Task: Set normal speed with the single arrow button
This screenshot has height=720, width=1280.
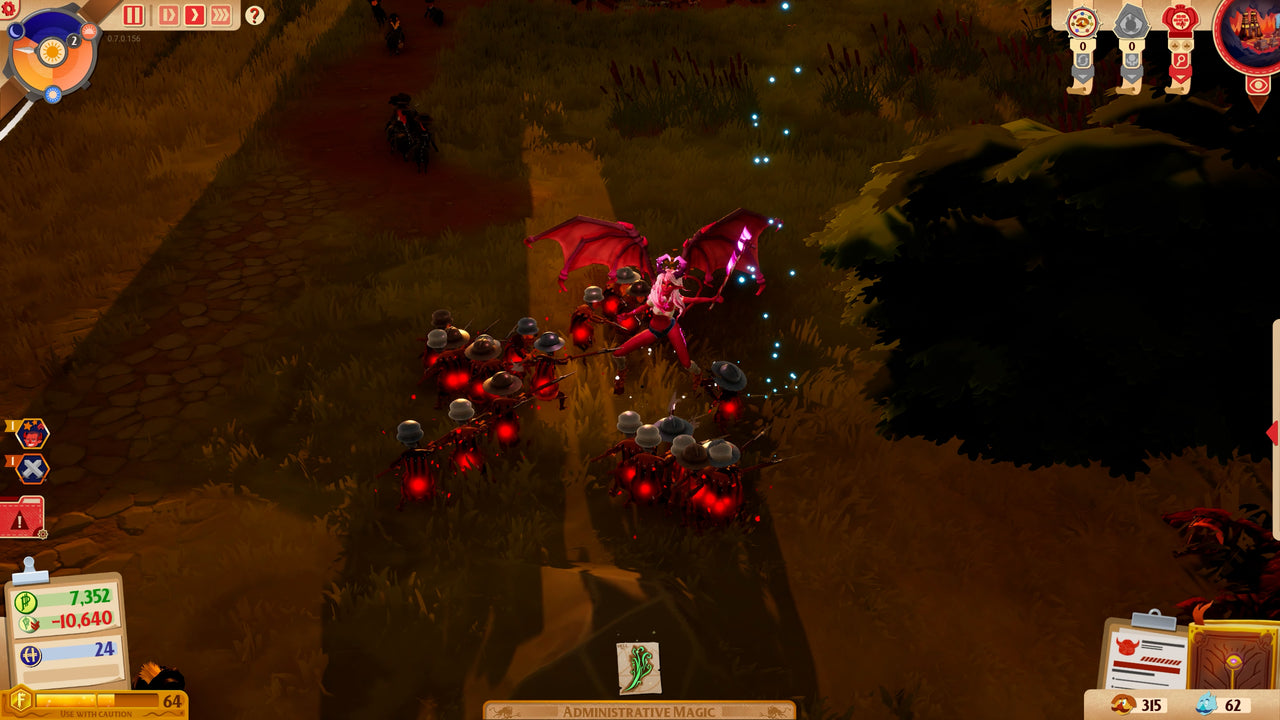Action: (195, 14)
